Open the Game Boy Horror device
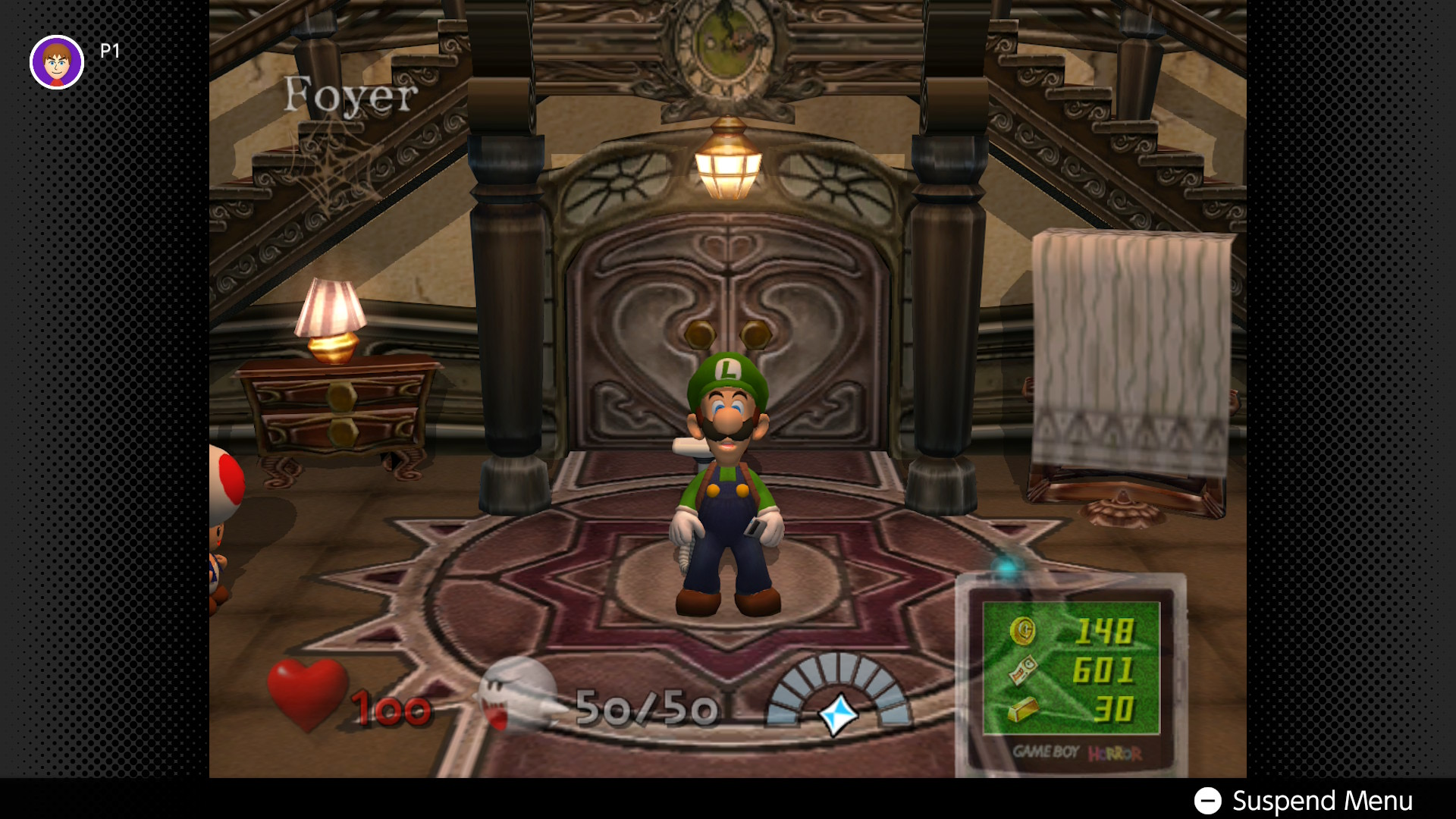Image resolution: width=1456 pixels, height=819 pixels. 1070,675
